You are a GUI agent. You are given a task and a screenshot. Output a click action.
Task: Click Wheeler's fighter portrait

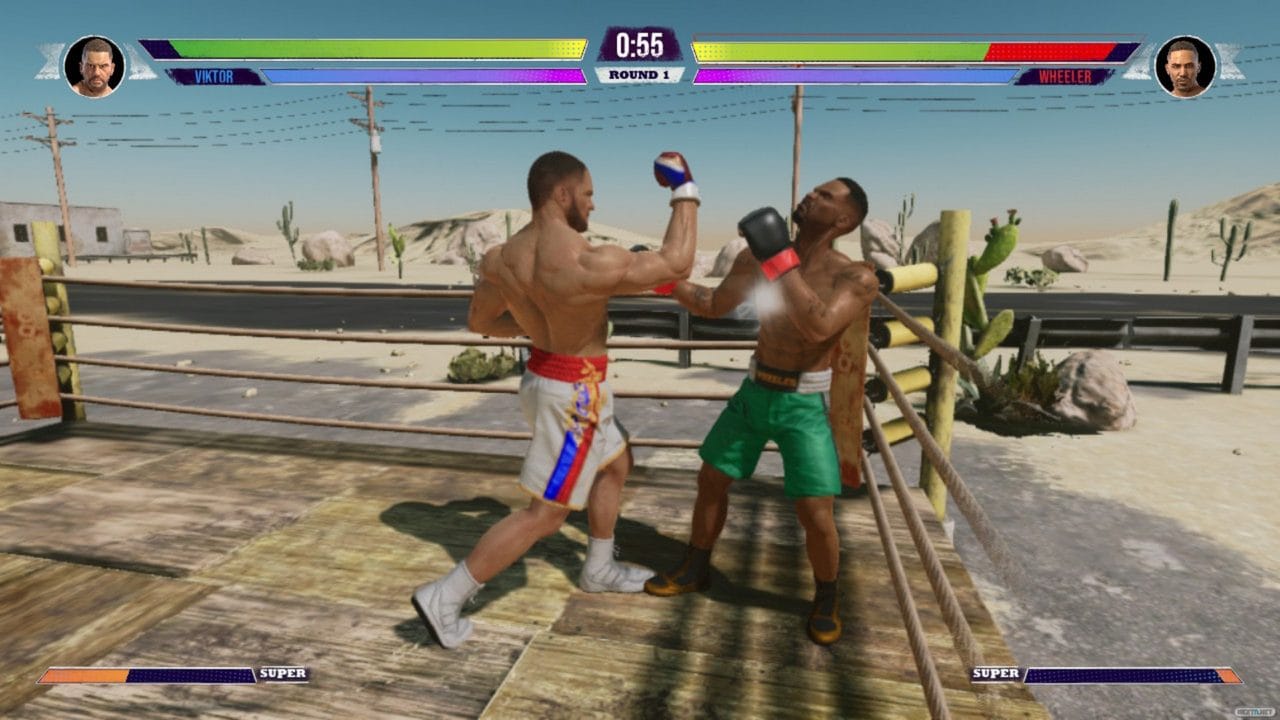click(x=1185, y=66)
